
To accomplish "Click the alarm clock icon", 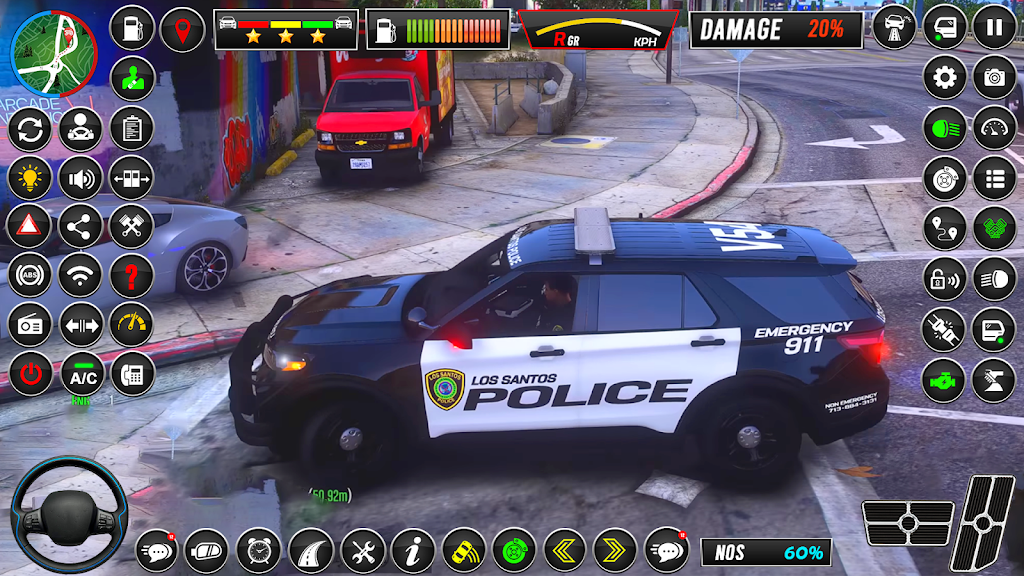I will pyautogui.click(x=258, y=550).
